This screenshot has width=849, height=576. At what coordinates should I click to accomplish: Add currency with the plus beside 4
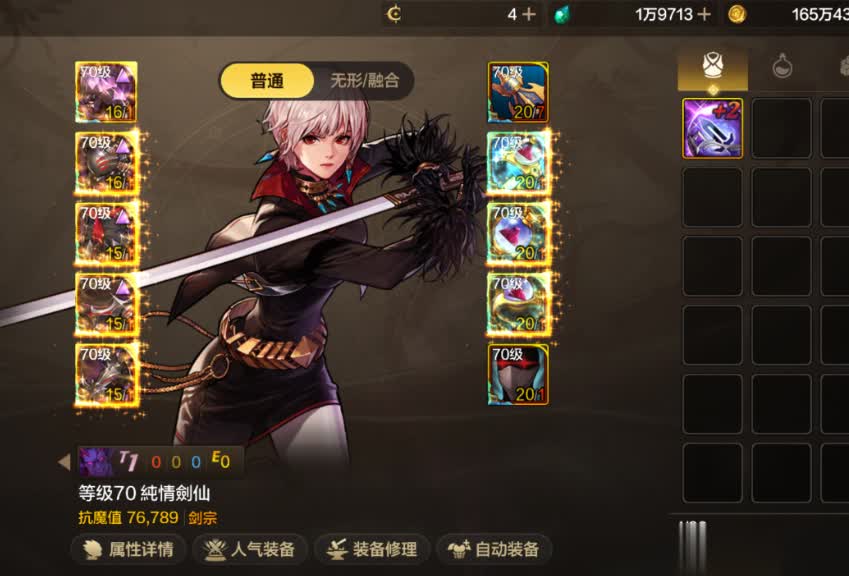(528, 14)
